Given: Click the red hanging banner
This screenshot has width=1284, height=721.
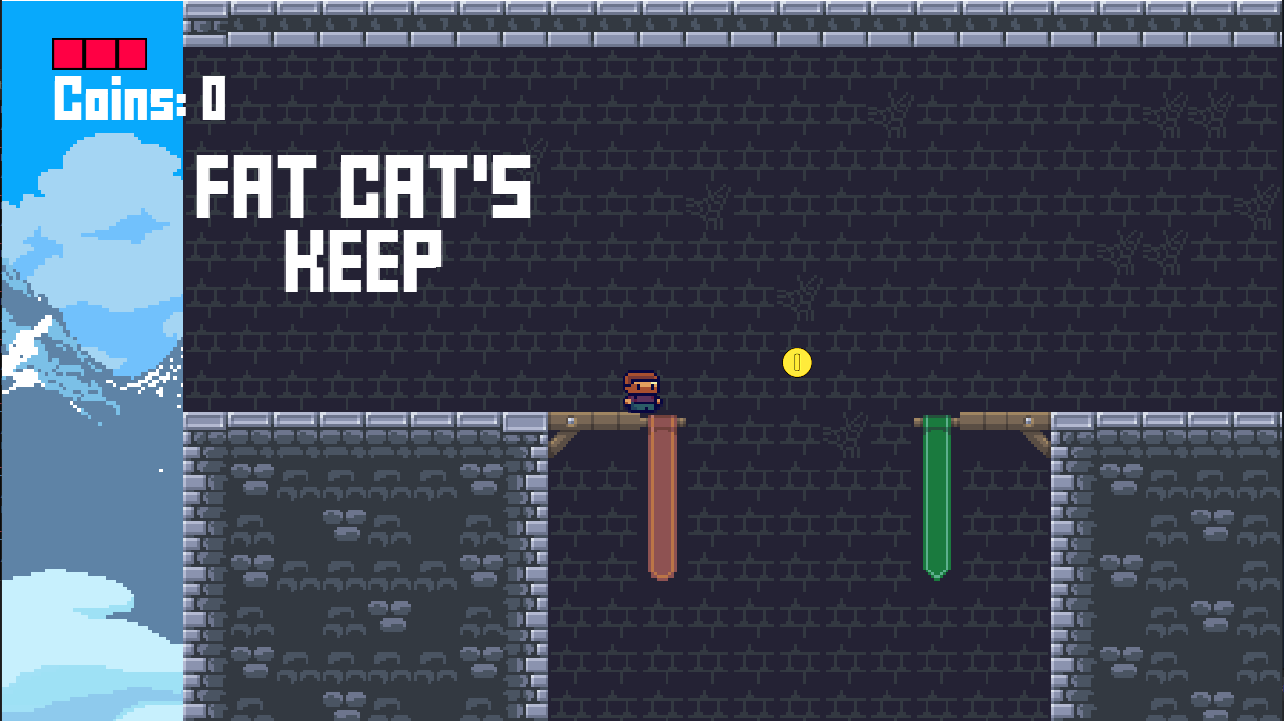Looking at the screenshot, I should click(660, 500).
